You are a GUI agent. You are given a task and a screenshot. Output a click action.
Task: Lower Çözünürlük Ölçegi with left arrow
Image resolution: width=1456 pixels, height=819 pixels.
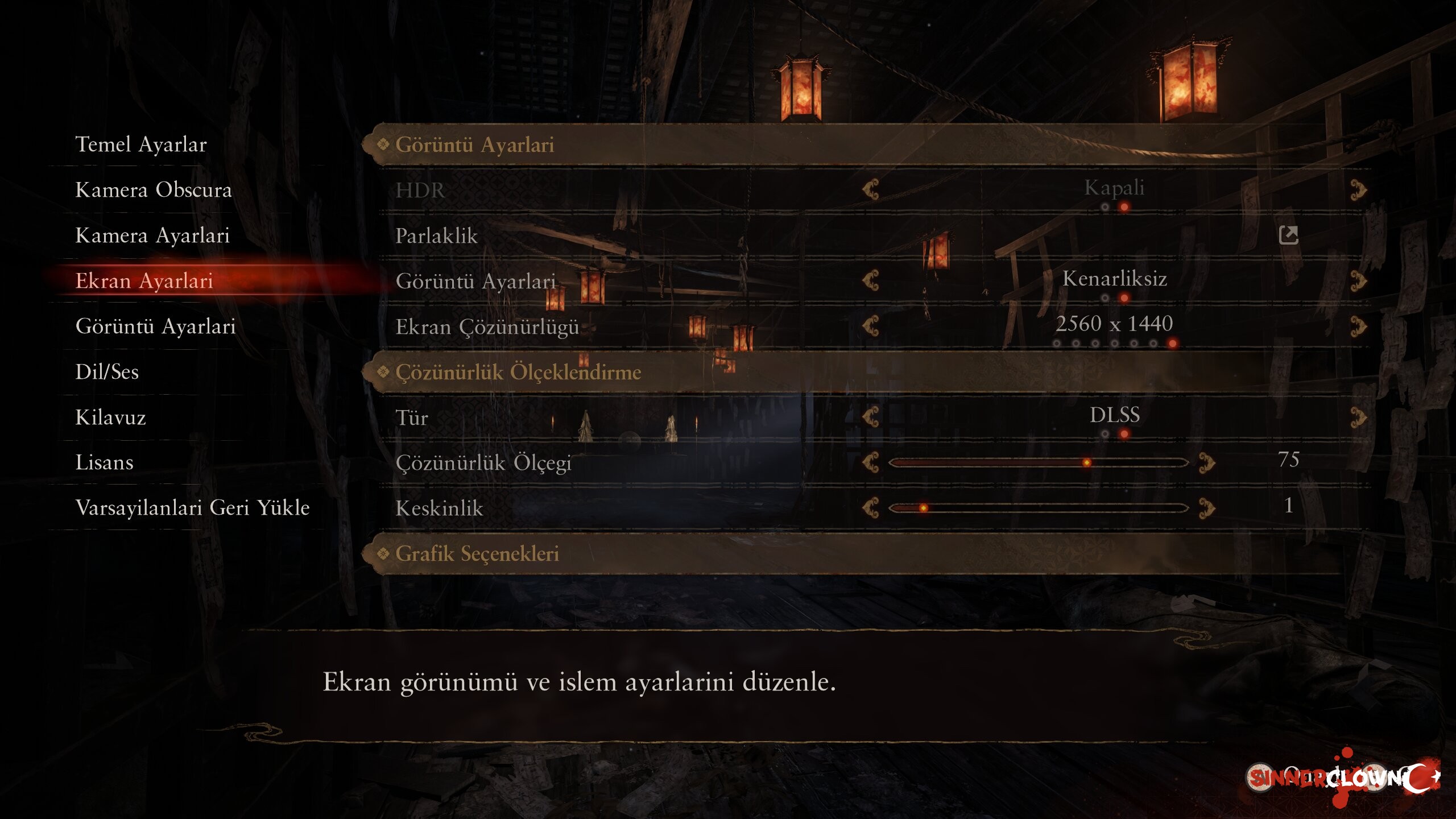[x=871, y=462]
